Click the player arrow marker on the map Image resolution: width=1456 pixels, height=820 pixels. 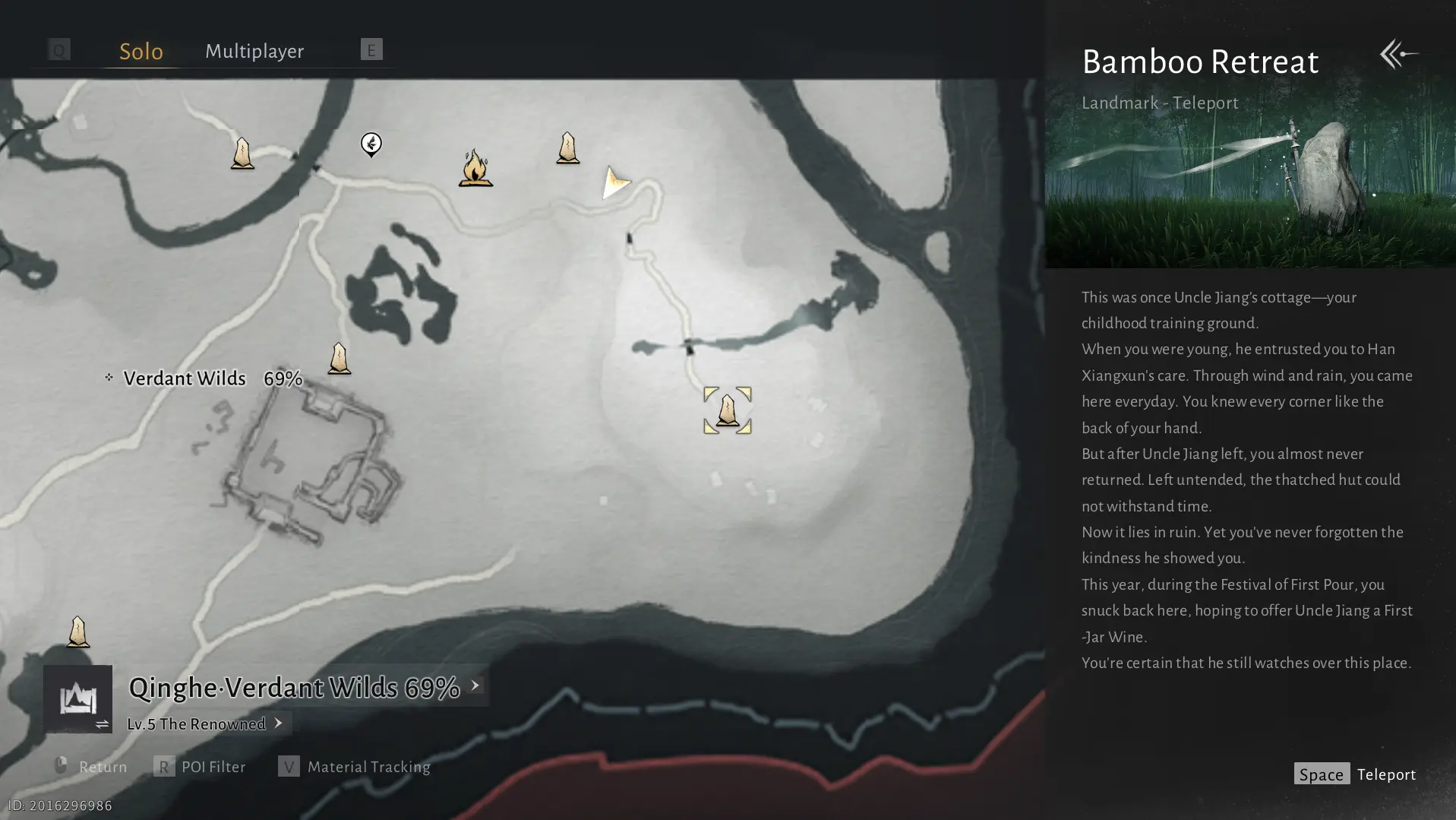point(614,182)
